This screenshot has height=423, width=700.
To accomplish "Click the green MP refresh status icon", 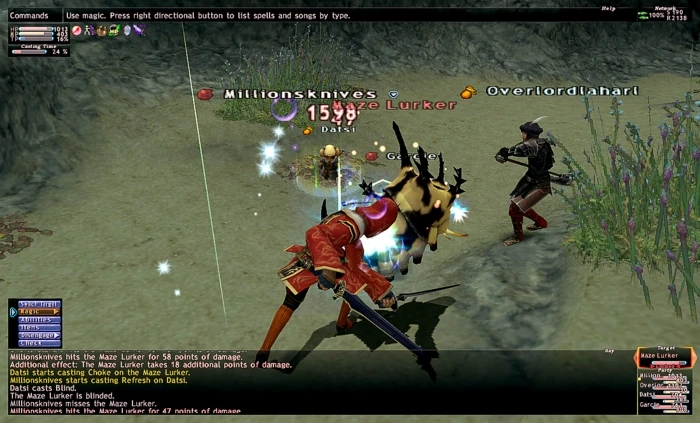I will 114,31.
